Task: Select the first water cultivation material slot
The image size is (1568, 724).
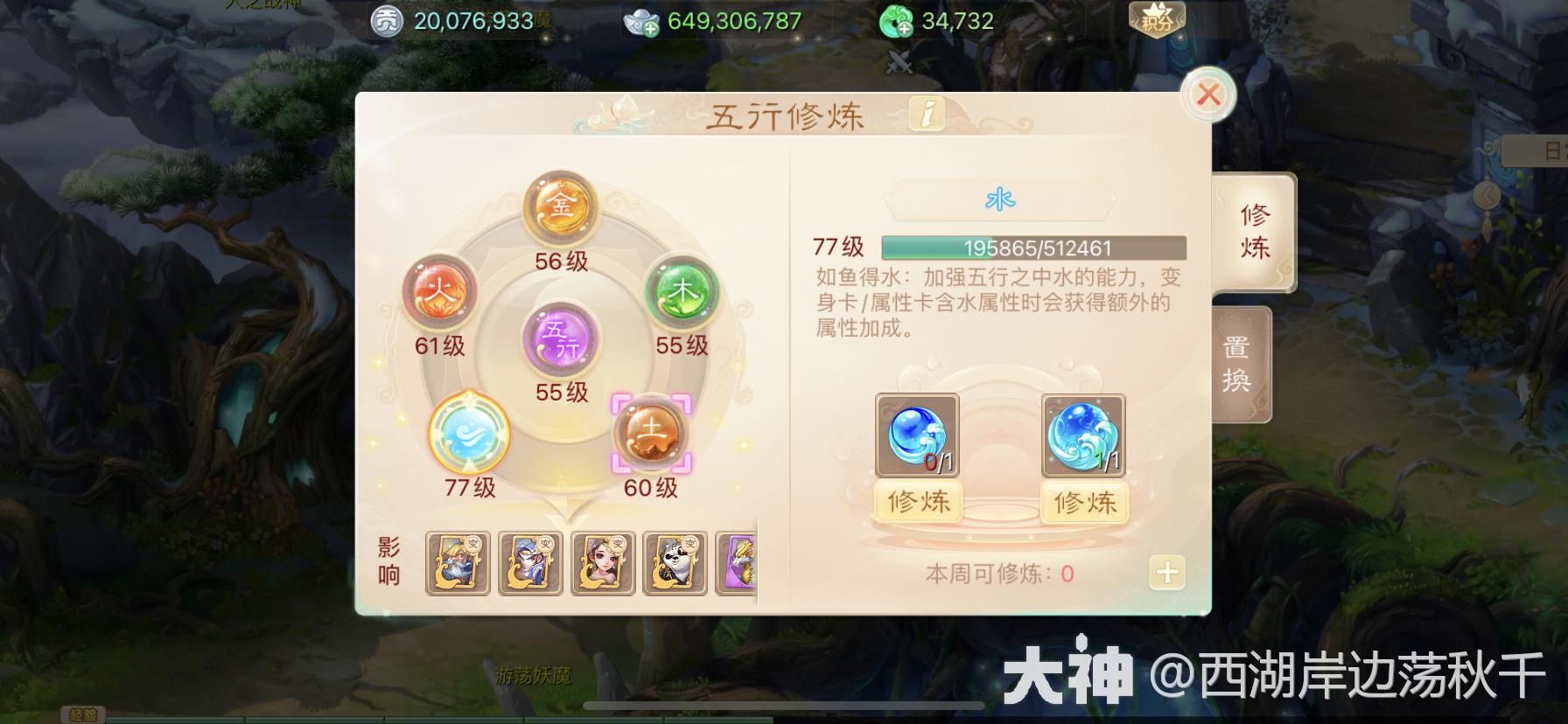Action: click(917, 435)
